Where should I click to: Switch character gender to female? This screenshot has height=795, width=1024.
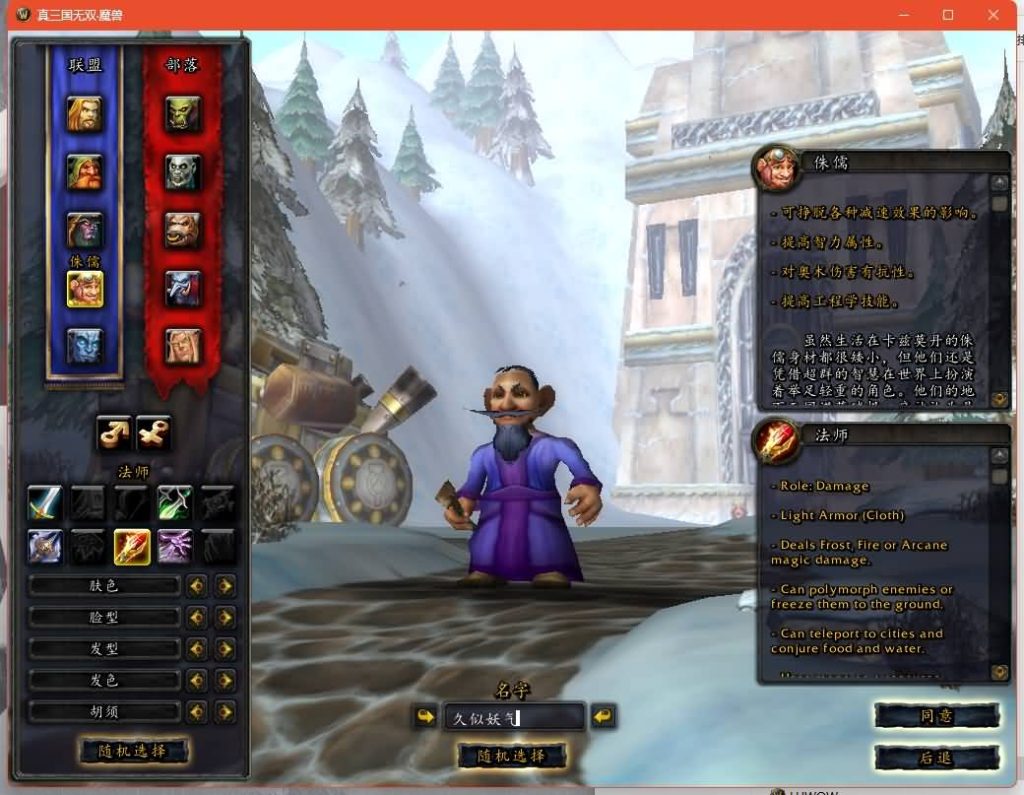[x=153, y=433]
